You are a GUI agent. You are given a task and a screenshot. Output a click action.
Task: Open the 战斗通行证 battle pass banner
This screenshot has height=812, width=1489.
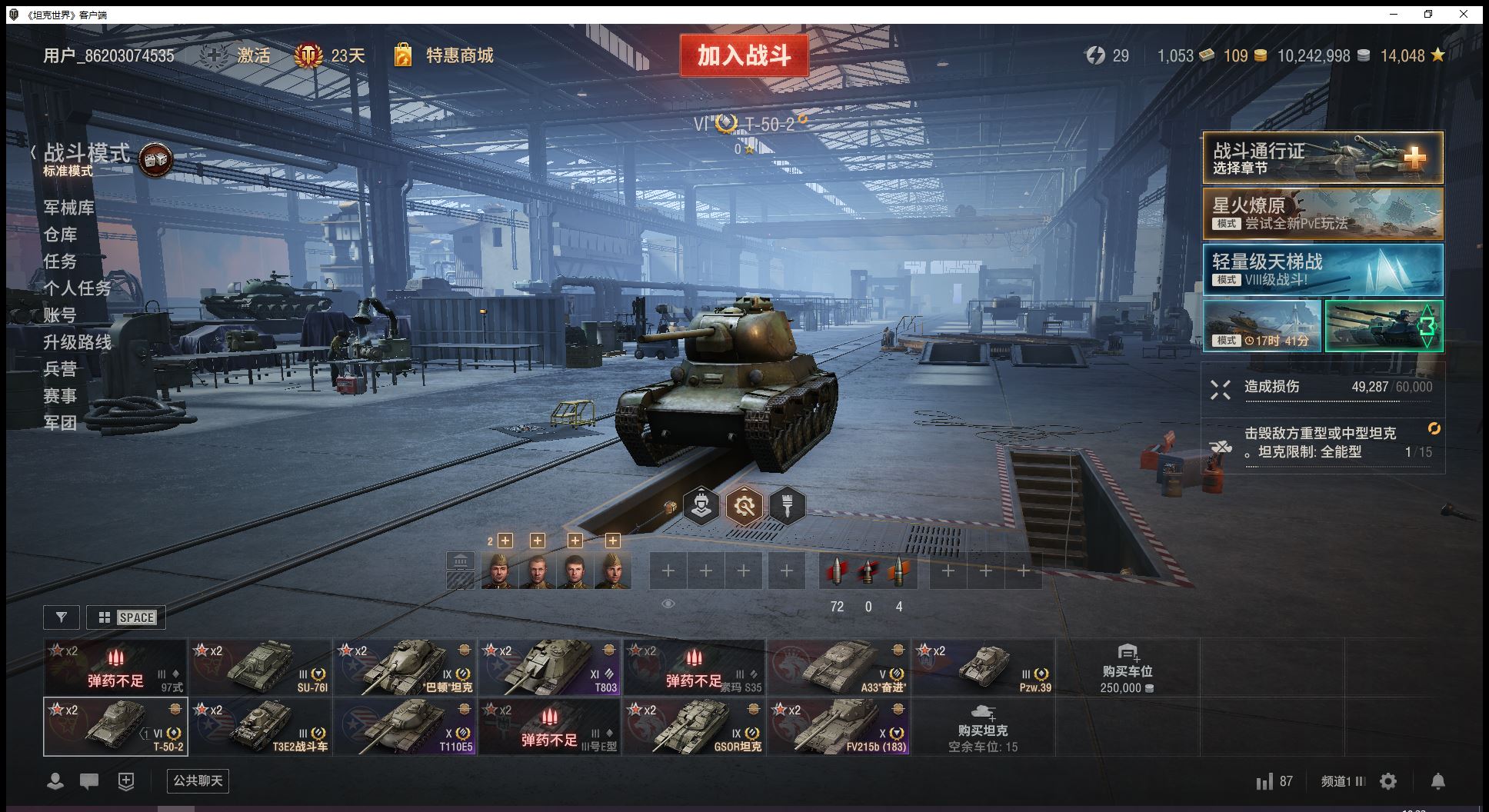tap(1322, 158)
